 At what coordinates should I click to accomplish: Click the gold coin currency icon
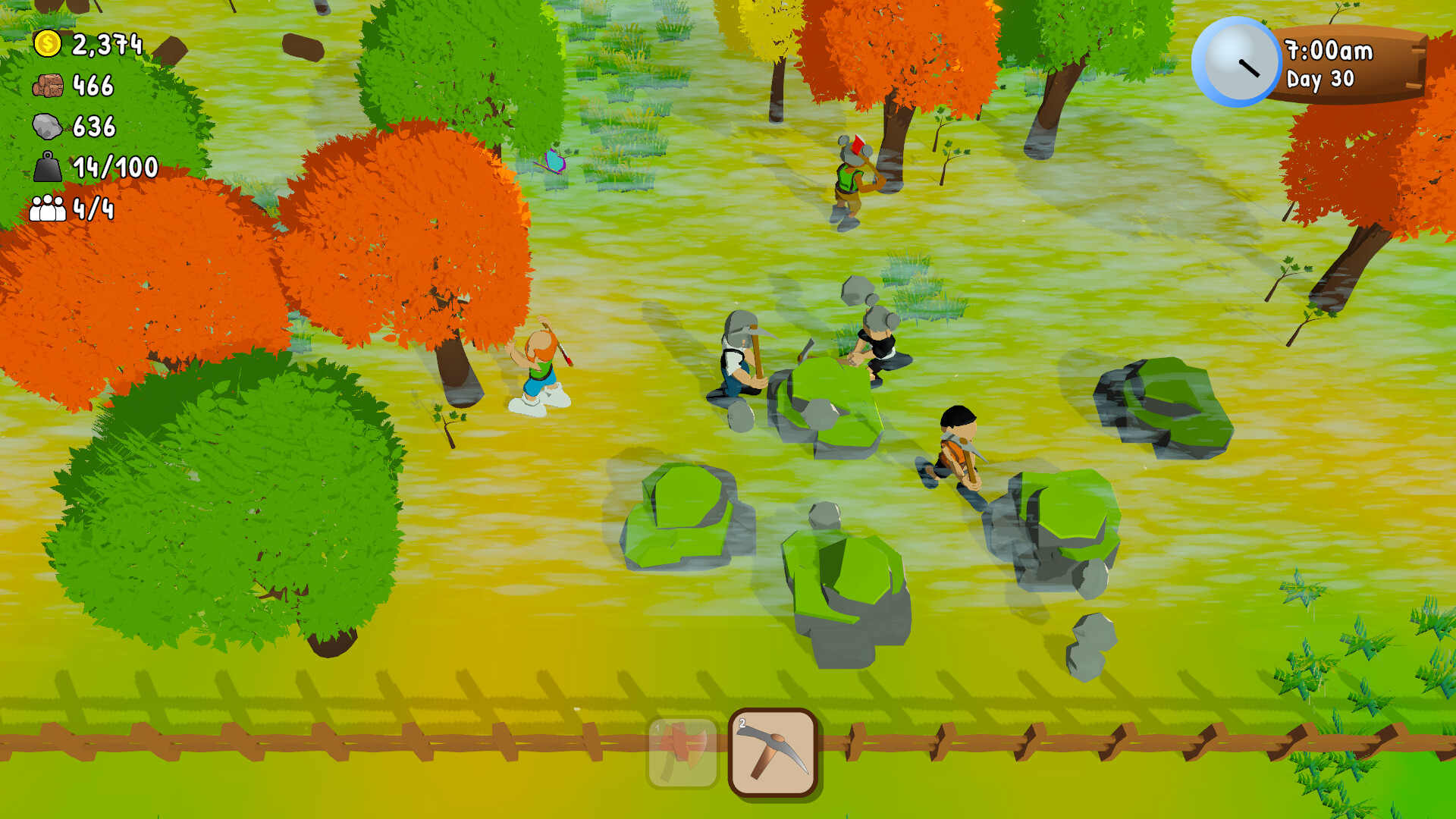coord(48,44)
